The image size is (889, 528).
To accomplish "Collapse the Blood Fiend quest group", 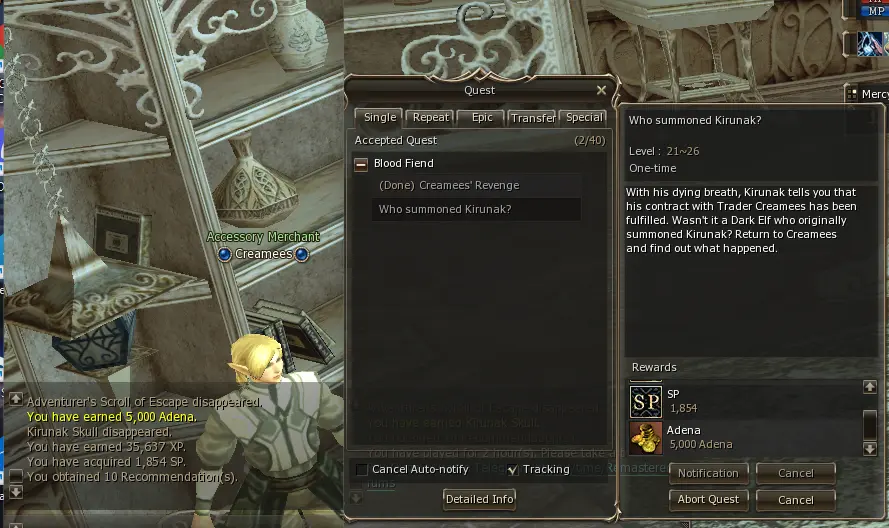I will click(x=361, y=164).
